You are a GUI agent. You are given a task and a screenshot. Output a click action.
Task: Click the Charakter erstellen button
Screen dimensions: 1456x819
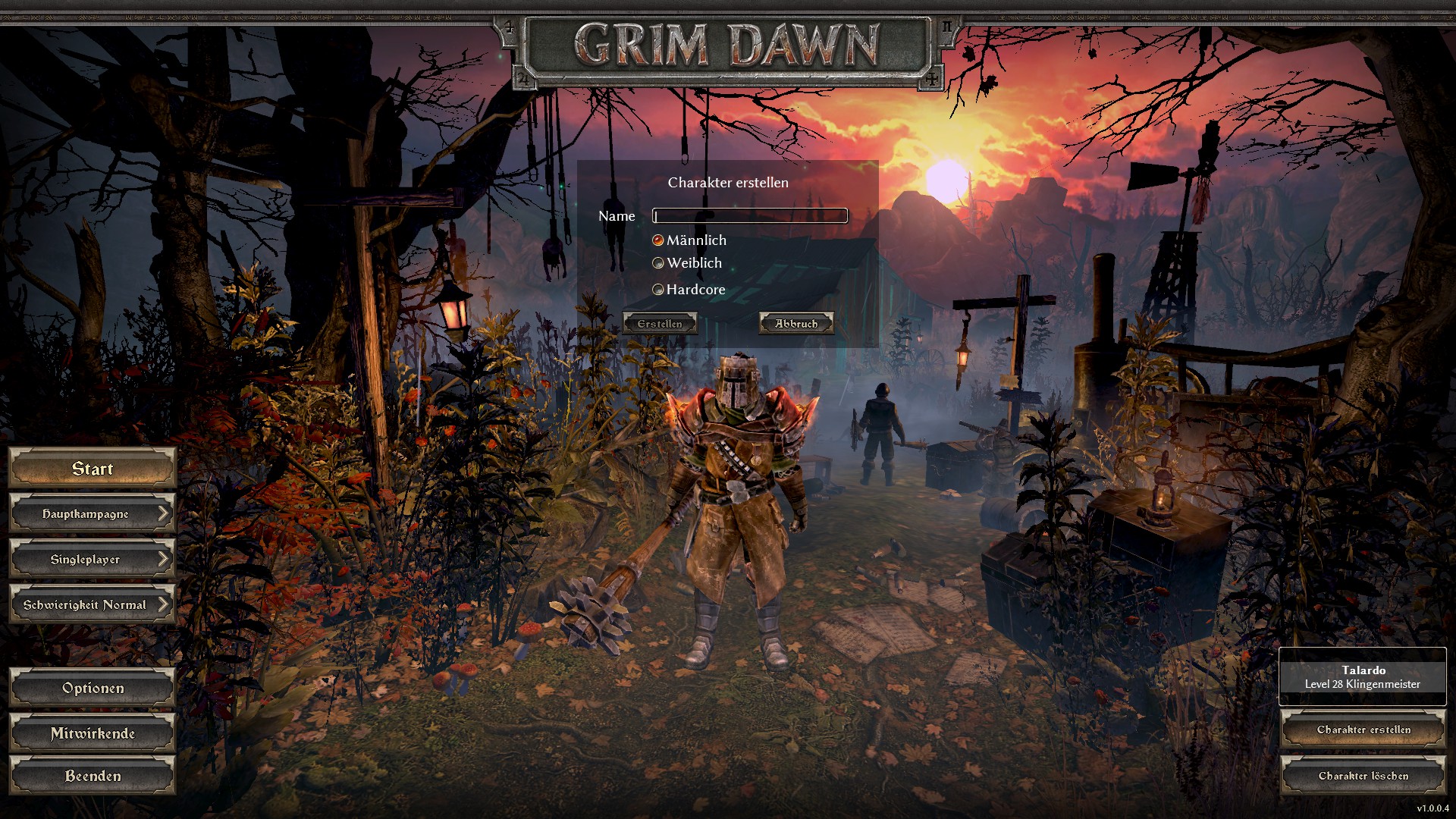coord(1363,730)
